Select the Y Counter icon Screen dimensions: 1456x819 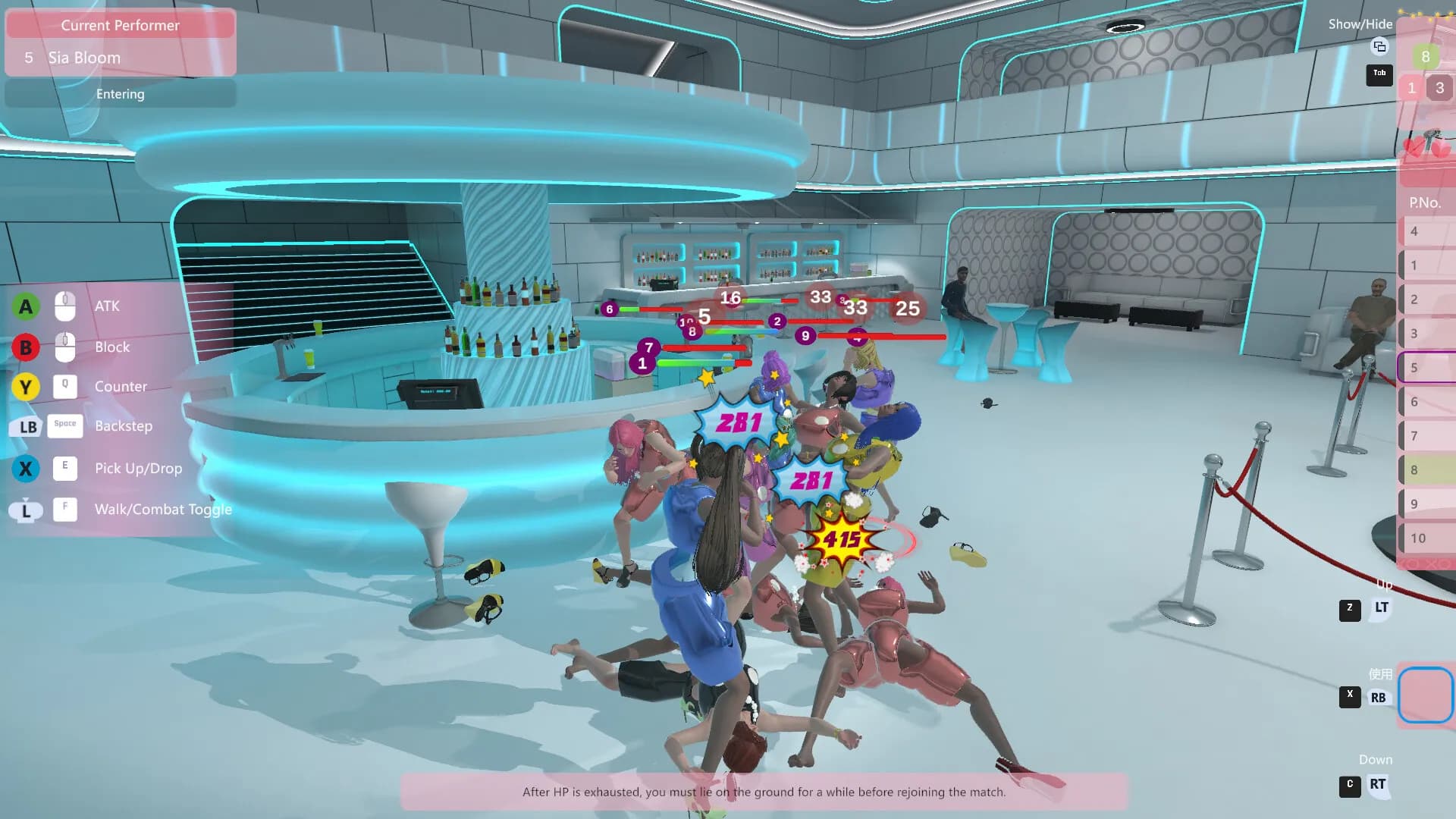point(26,387)
